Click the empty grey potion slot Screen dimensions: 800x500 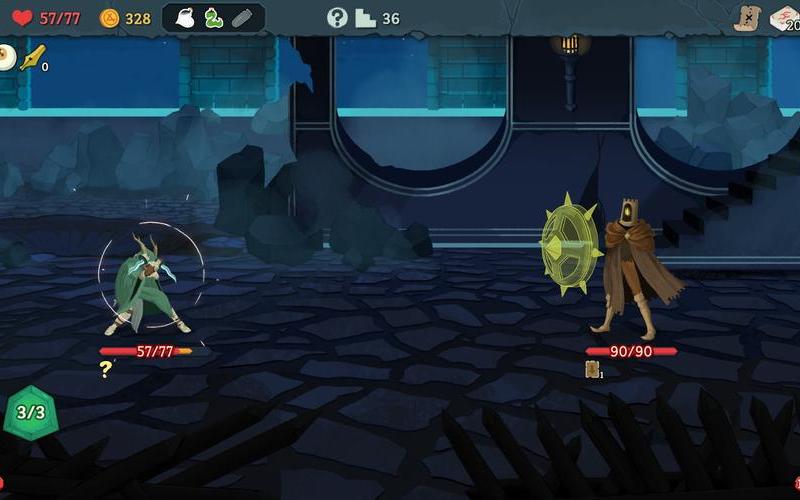[x=242, y=18]
